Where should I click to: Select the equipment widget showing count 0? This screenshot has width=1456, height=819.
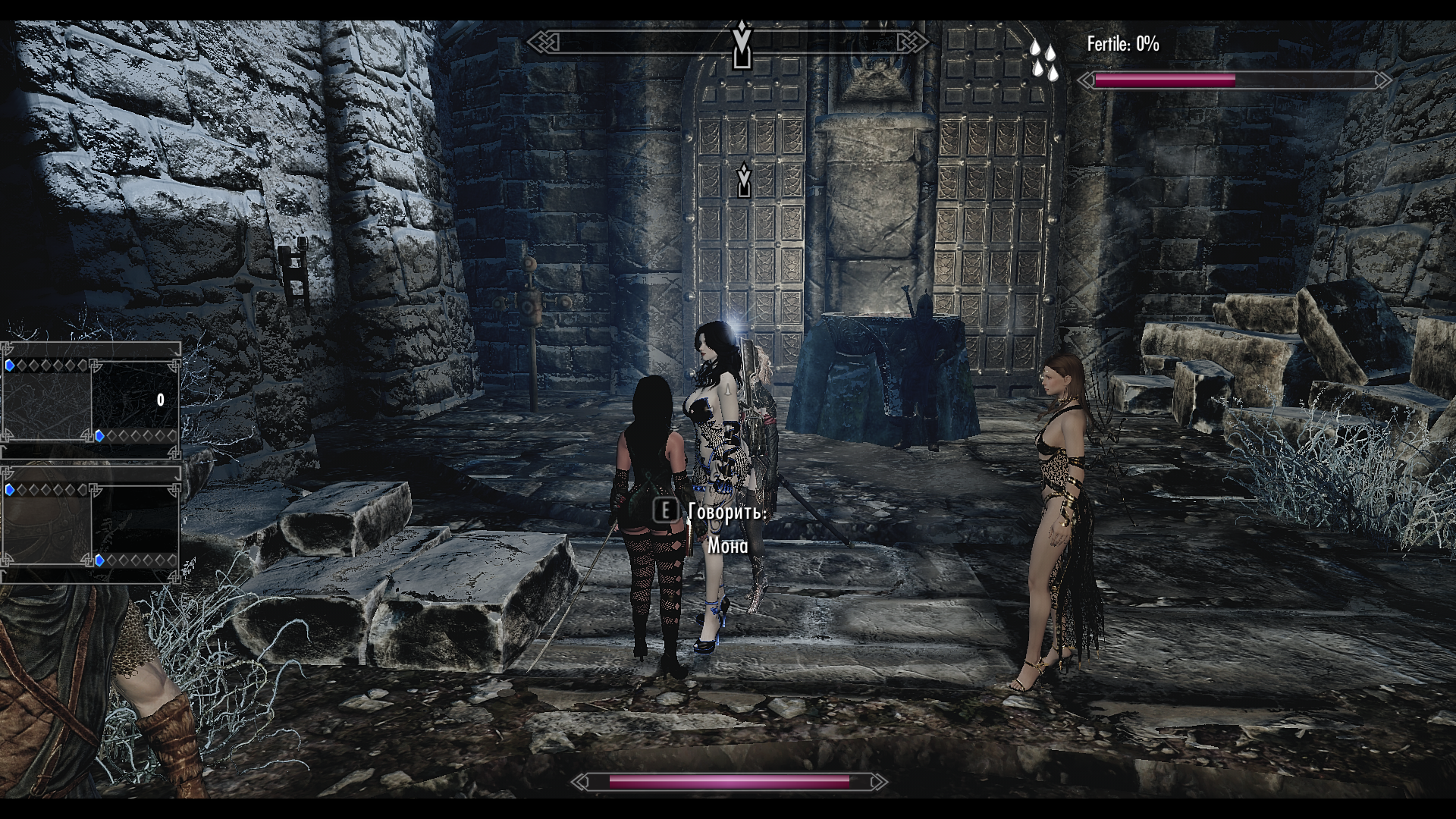point(91,400)
